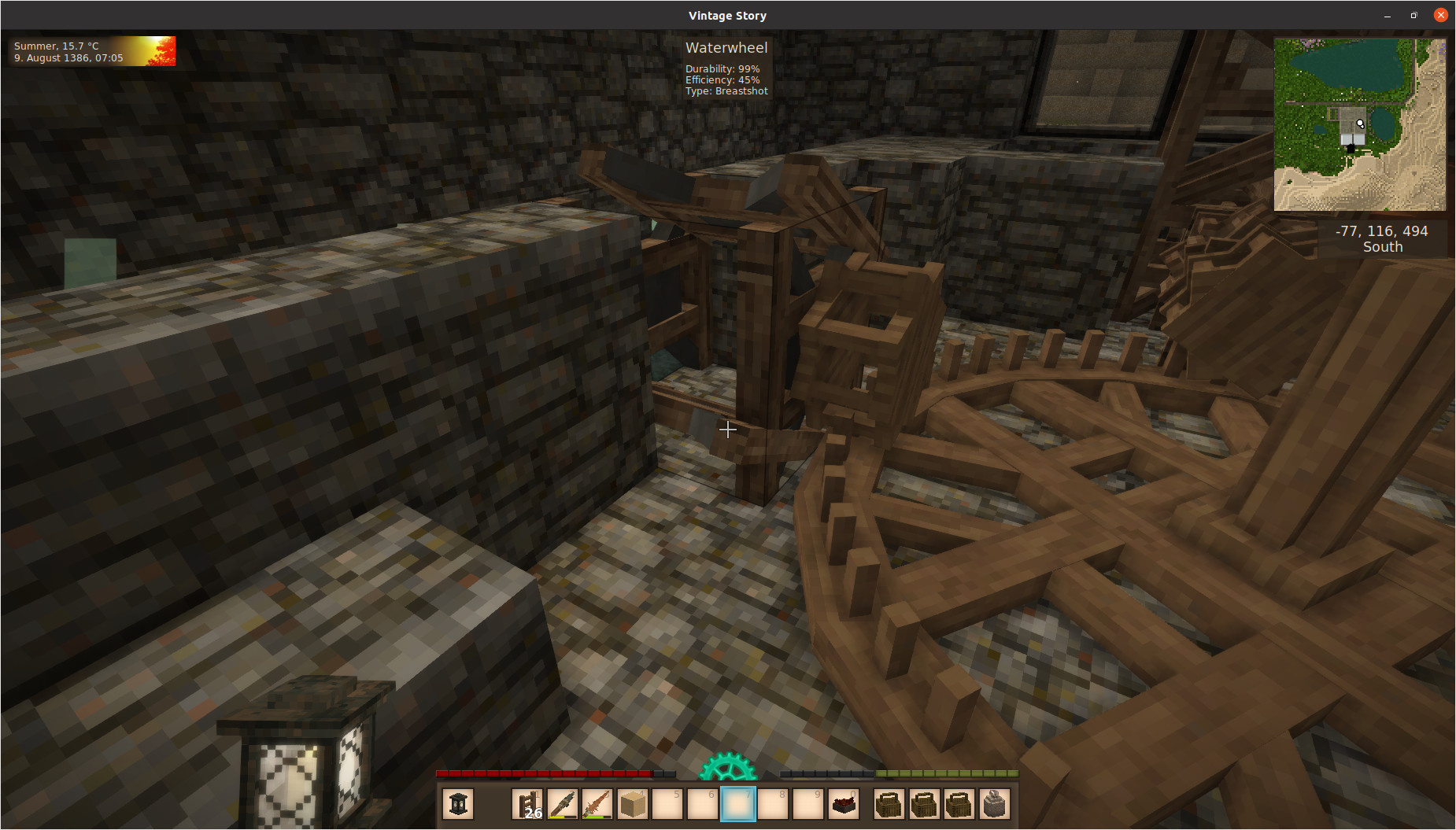Minimize the Vintage Story window

click(1388, 15)
